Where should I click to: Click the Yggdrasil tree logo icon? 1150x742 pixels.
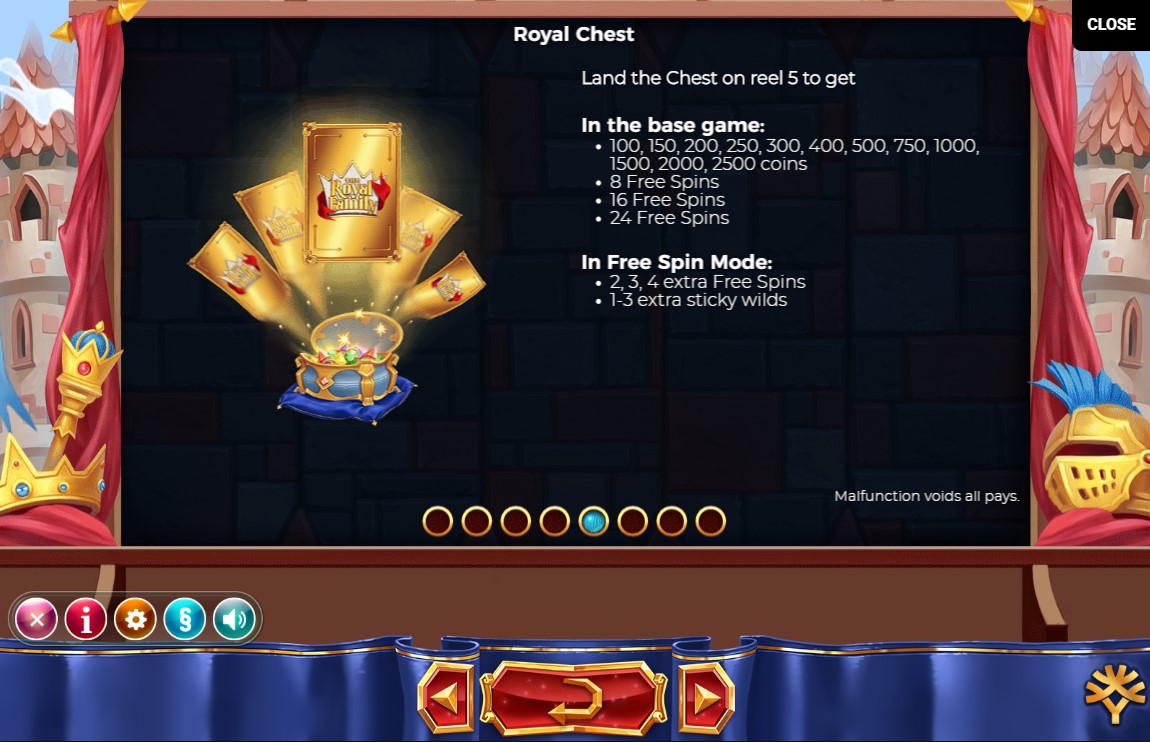click(1115, 693)
